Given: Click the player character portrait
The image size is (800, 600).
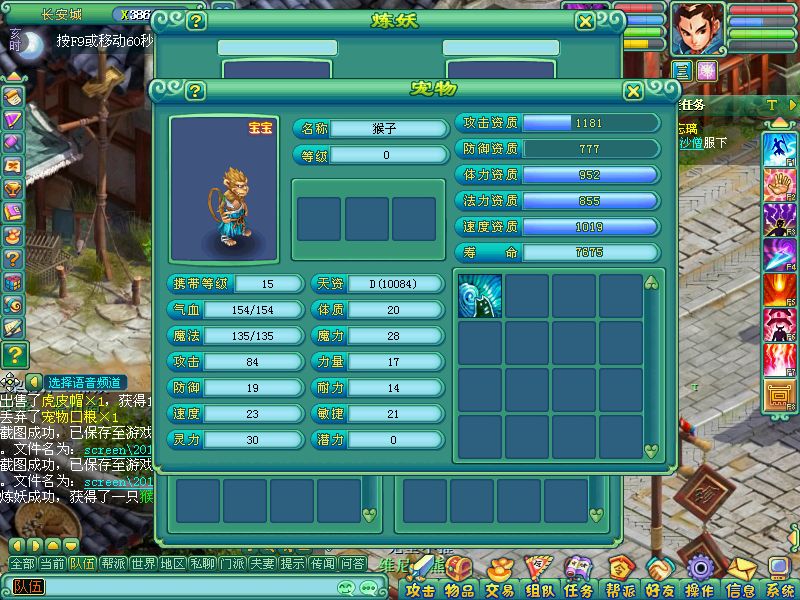Looking at the screenshot, I should pos(697,28).
